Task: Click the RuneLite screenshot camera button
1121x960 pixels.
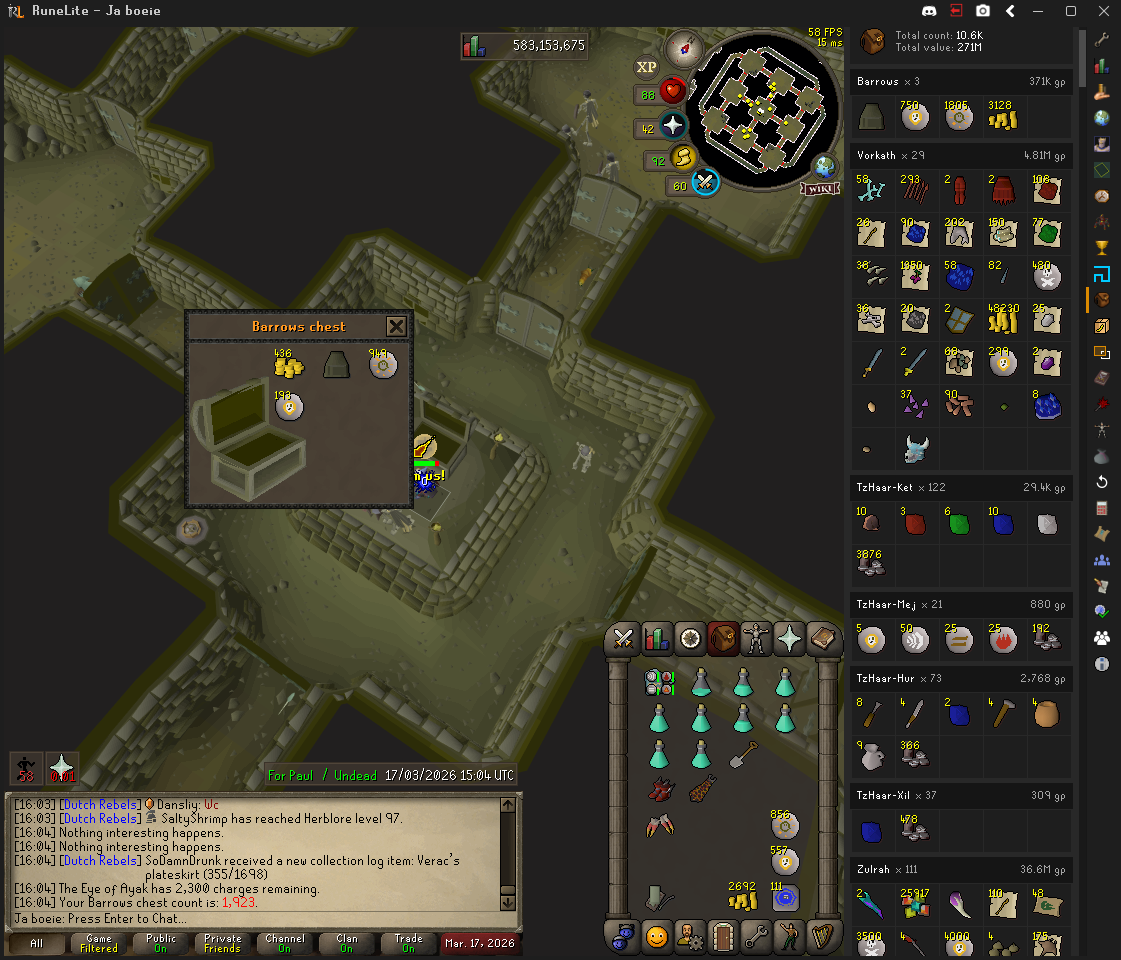Action: pyautogui.click(x=983, y=11)
